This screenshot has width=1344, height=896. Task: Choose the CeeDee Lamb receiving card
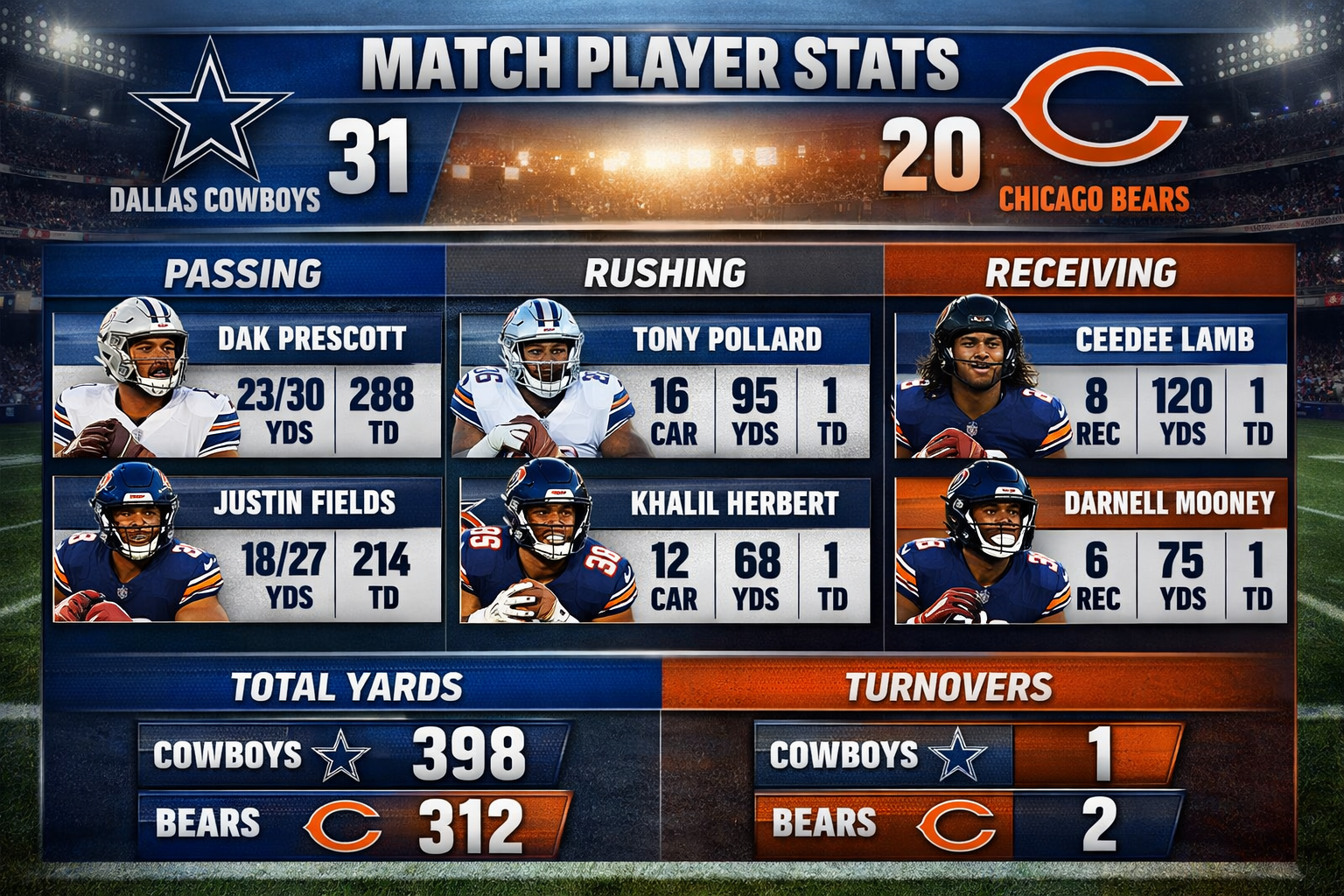pyautogui.click(x=1090, y=386)
